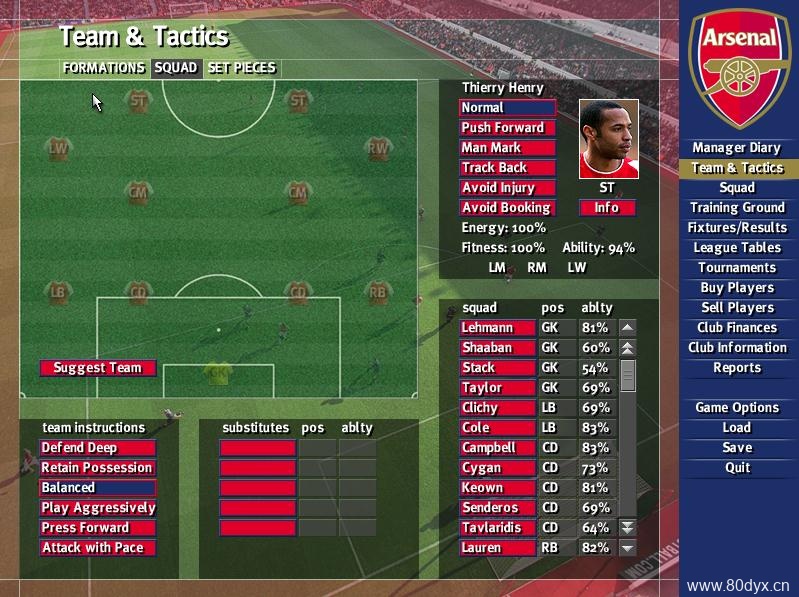
Task: Select the Retain Possession instruction
Action: point(98,468)
